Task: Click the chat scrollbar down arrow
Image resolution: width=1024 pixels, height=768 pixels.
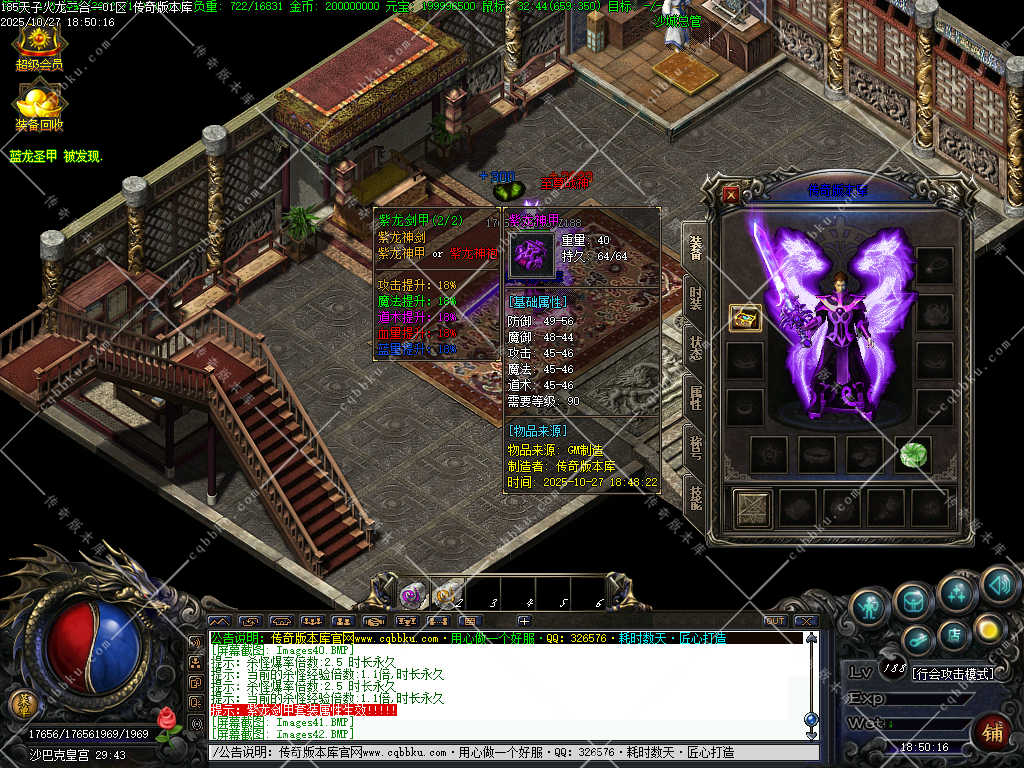Action: [811, 734]
